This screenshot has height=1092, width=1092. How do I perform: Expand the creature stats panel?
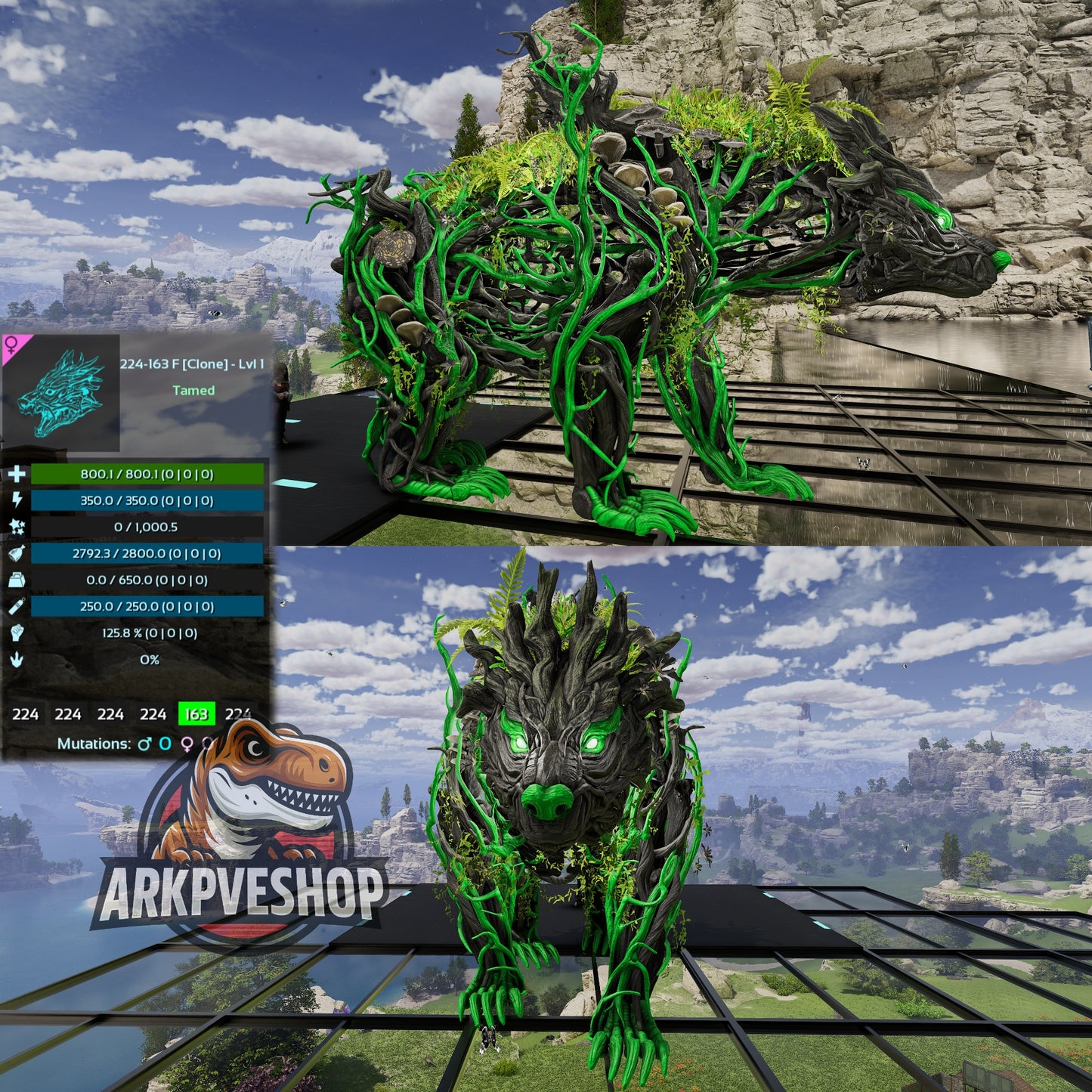[x=136, y=567]
